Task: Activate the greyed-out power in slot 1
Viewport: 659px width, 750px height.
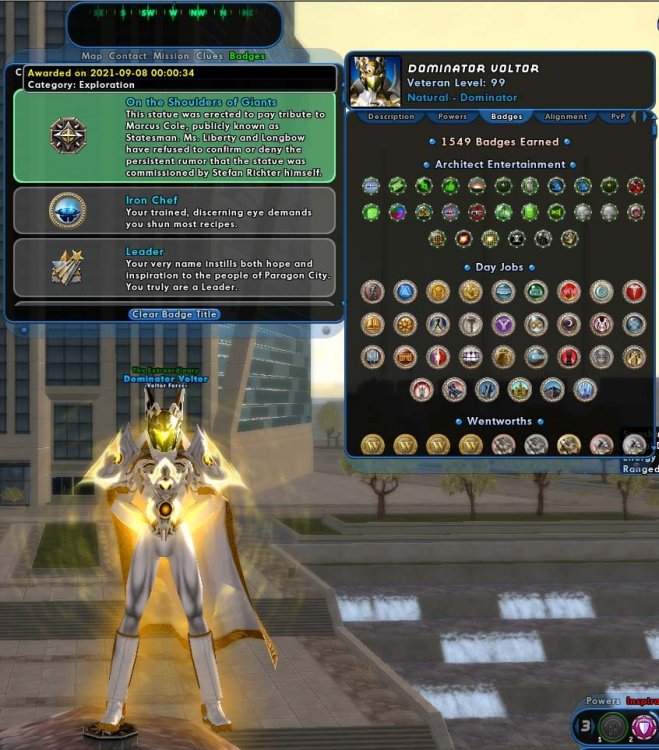Action: (613, 728)
